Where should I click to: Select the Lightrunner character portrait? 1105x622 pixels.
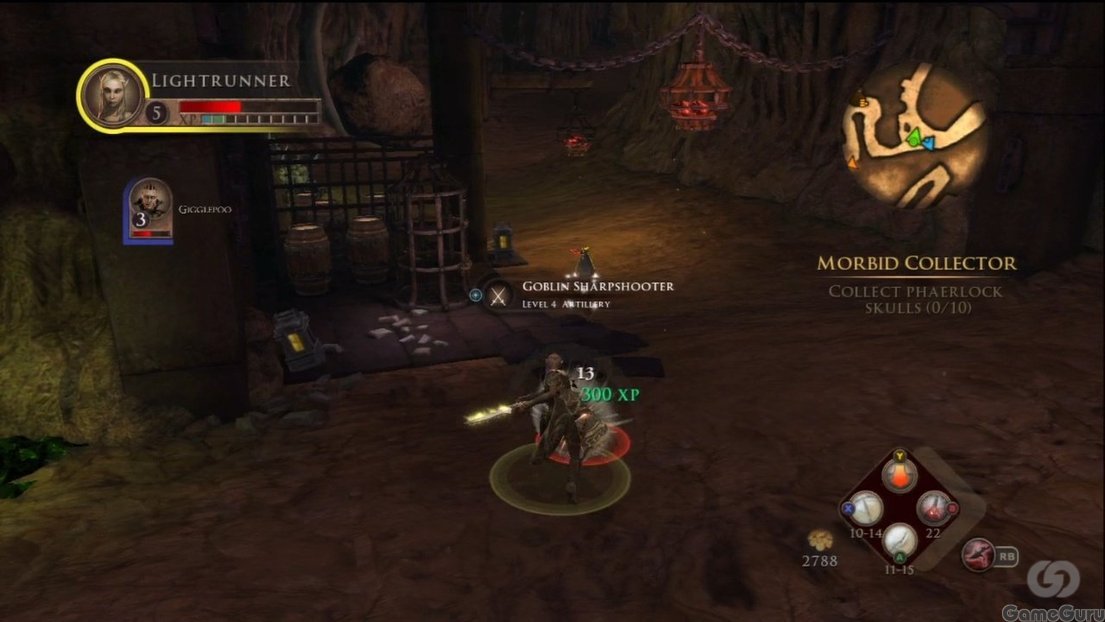113,96
